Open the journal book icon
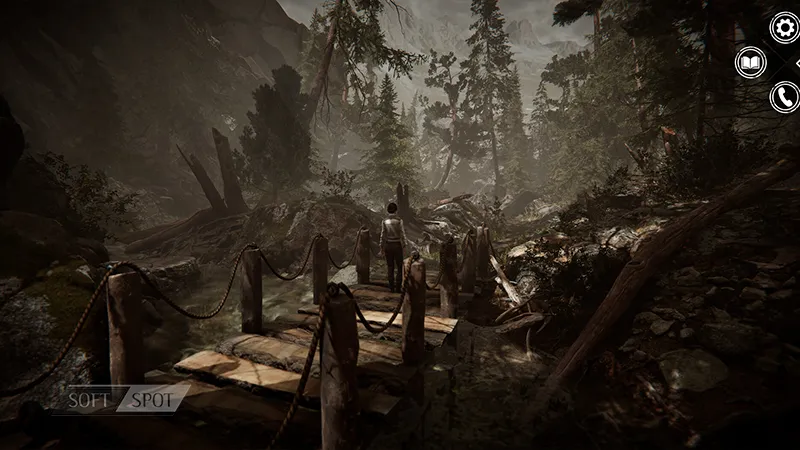This screenshot has width=800, height=450. click(750, 63)
